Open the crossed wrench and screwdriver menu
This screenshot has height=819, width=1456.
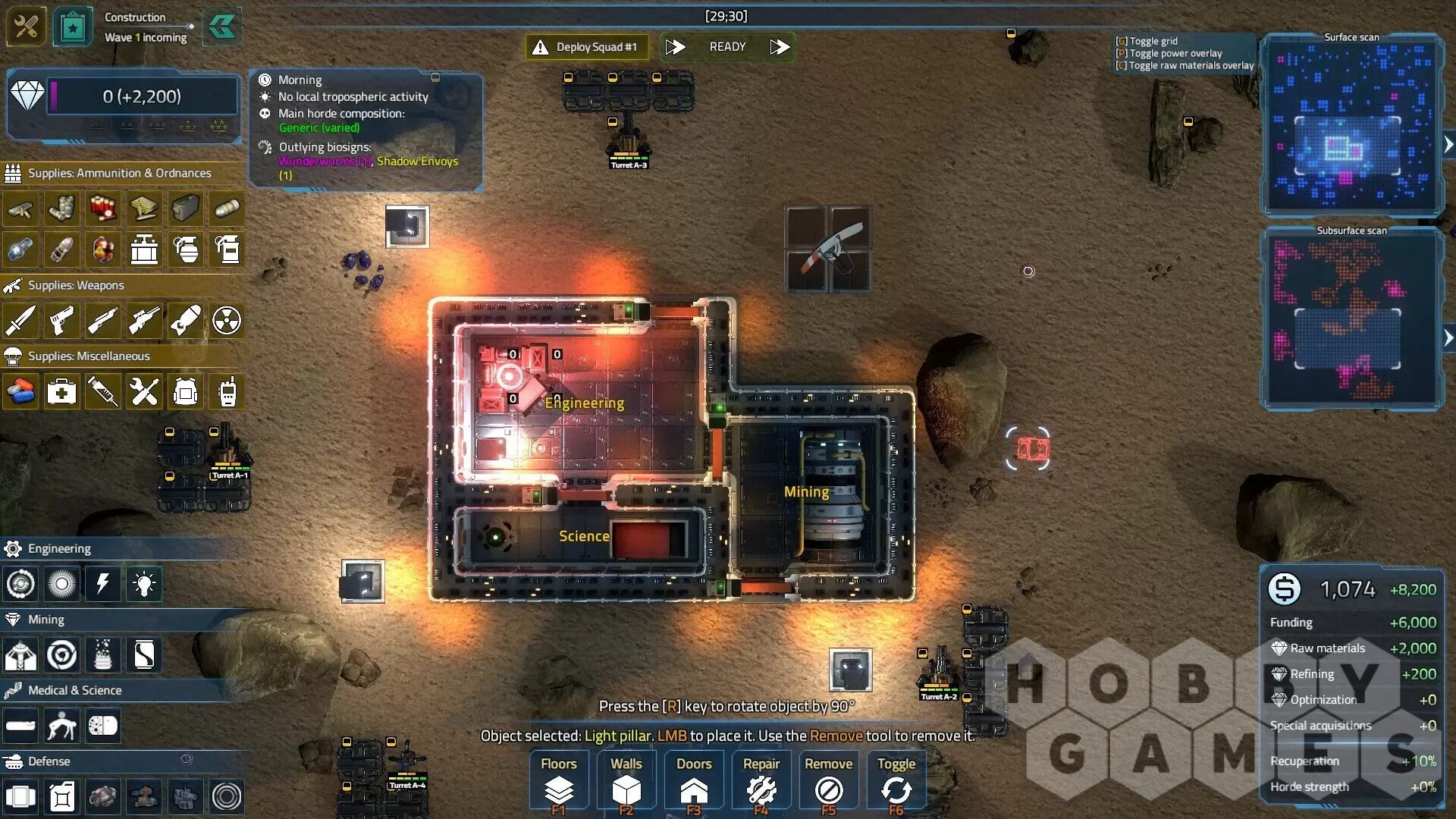click(x=26, y=27)
